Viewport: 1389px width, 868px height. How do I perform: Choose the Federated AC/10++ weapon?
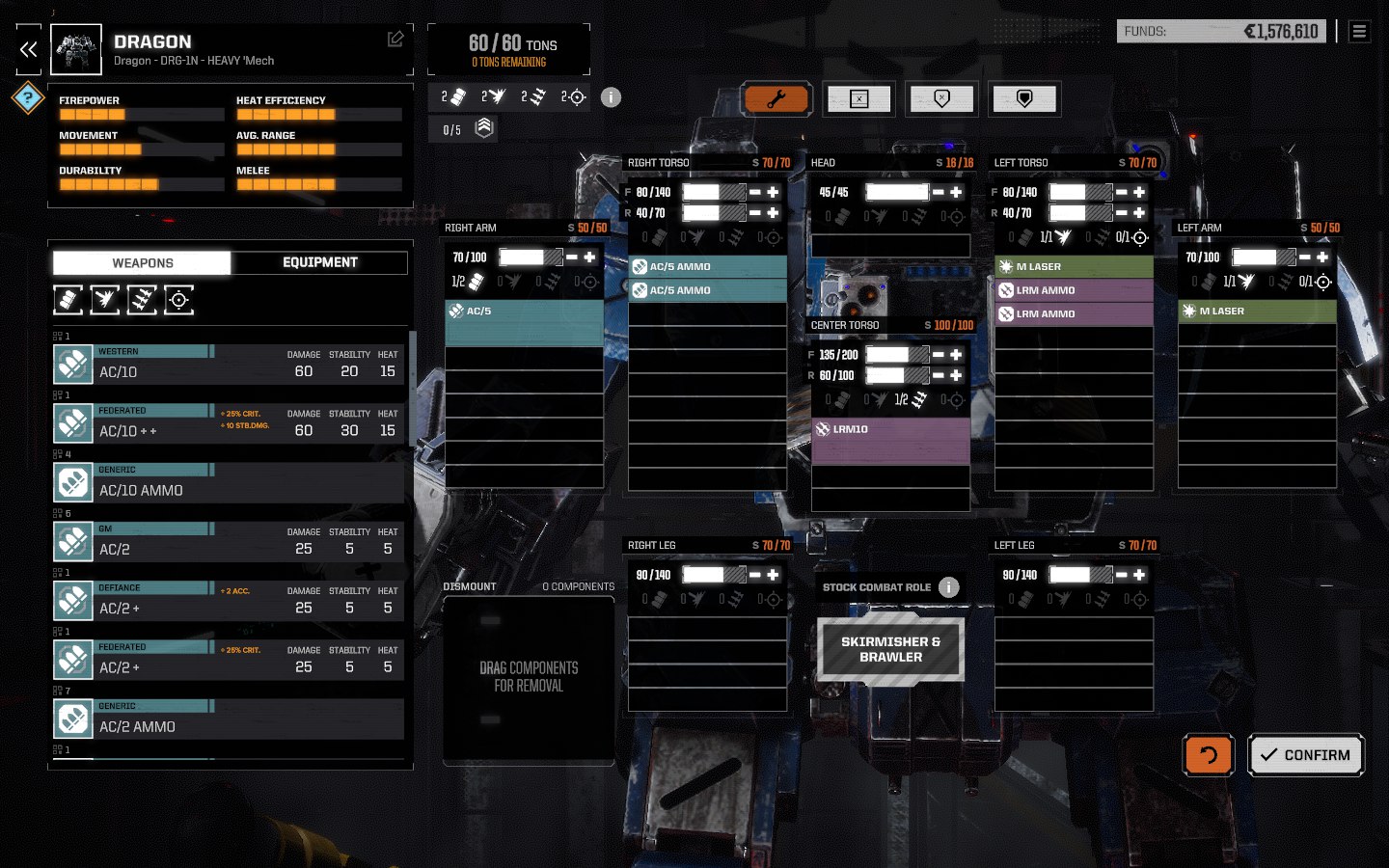228,424
